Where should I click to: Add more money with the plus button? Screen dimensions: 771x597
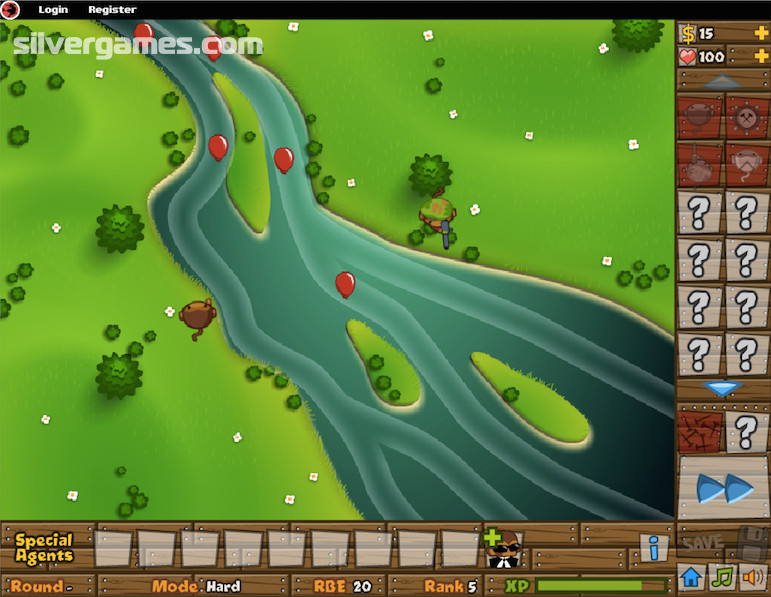point(762,33)
